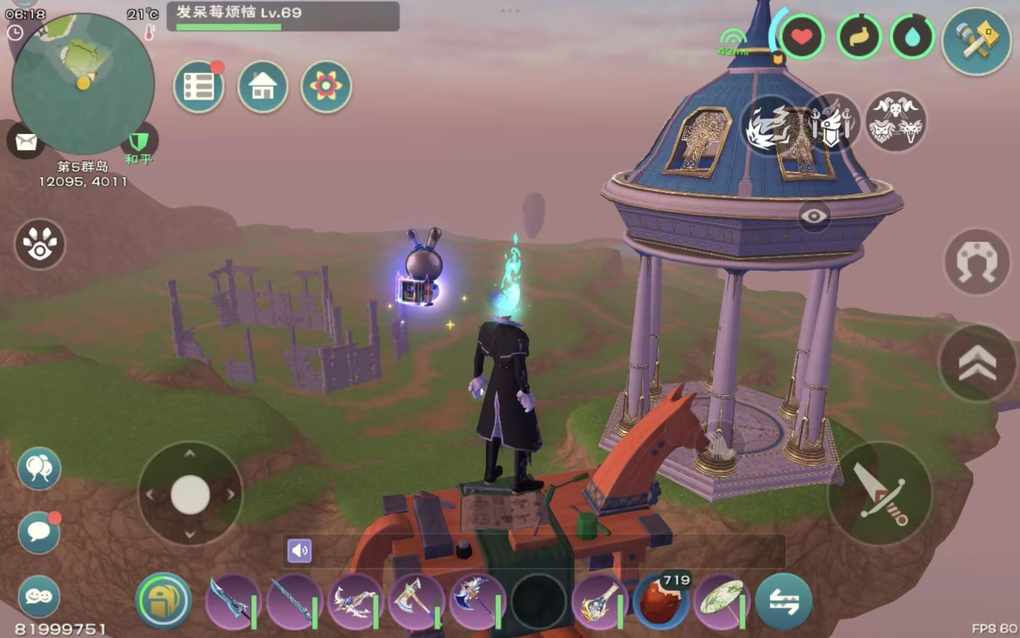Click the paw and eye pet icon
Screen dimensions: 1020x638
tap(40, 244)
